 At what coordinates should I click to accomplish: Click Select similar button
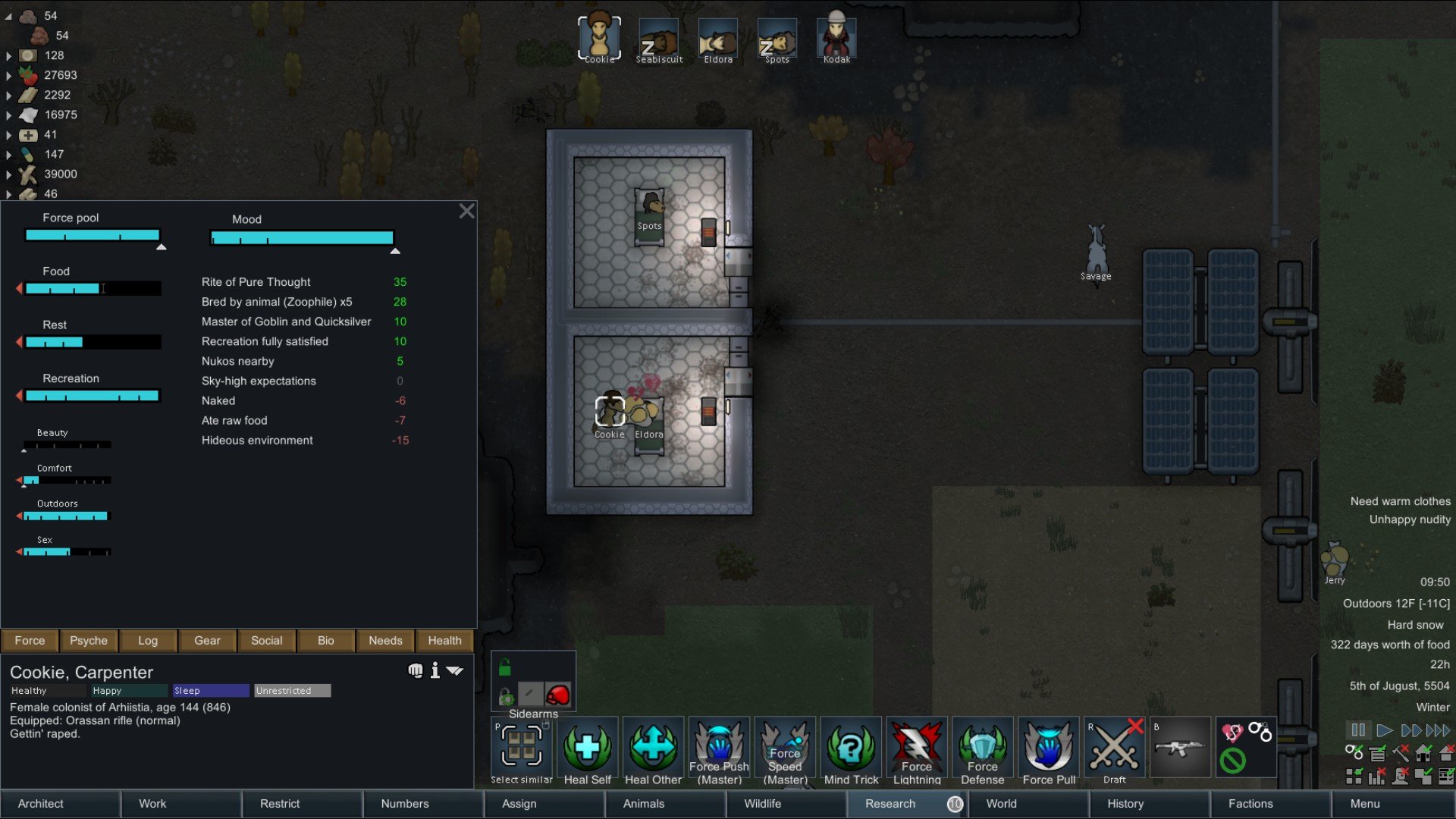[522, 751]
